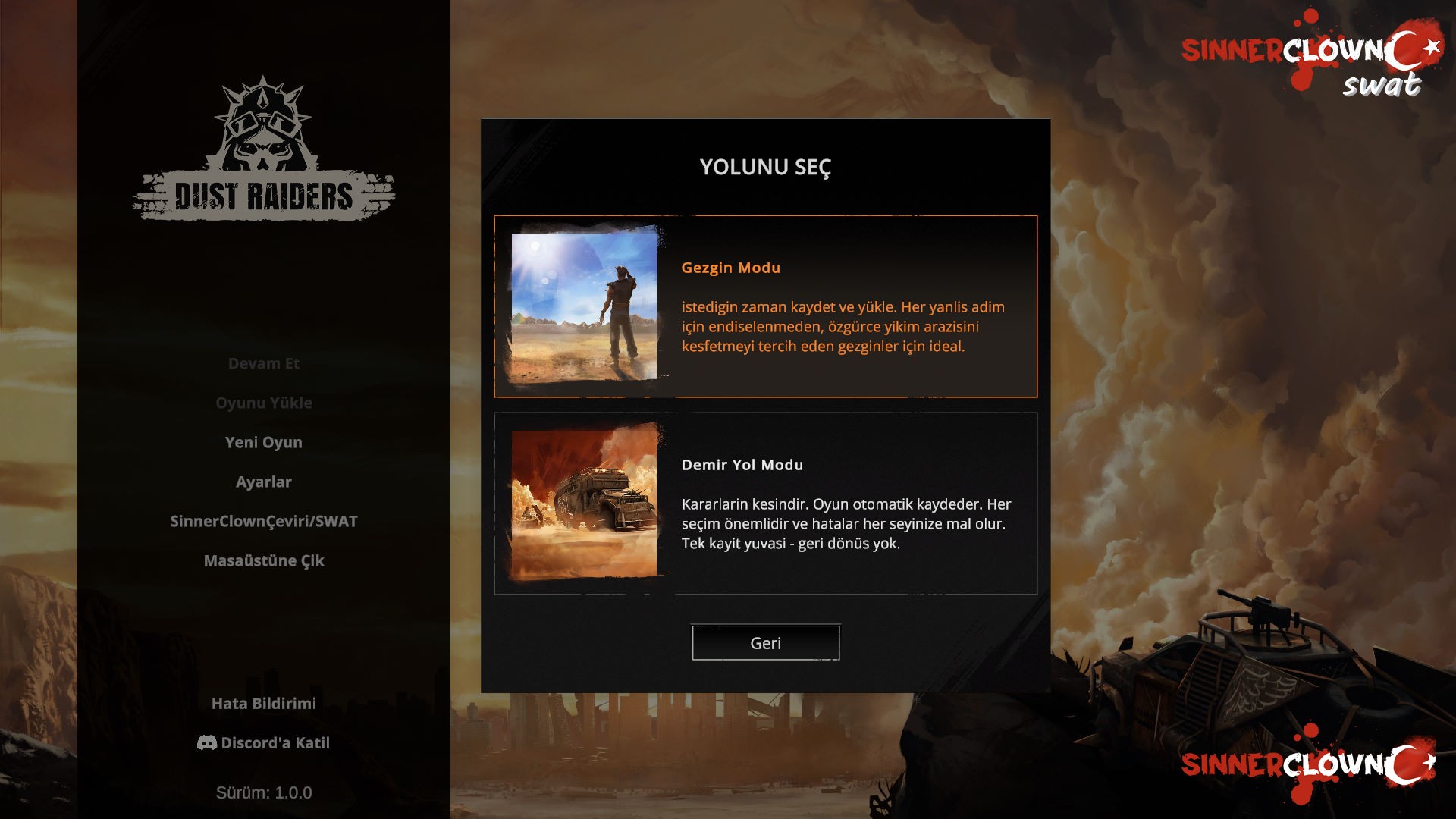Open the Ayarlar settings menu
This screenshot has width=1456, height=819.
pyautogui.click(x=262, y=481)
